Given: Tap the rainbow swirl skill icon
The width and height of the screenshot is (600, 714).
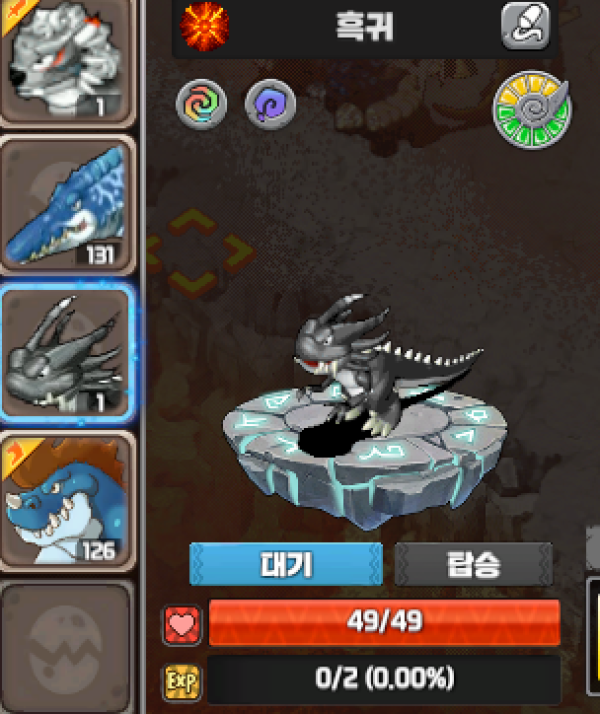Looking at the screenshot, I should tap(202, 102).
